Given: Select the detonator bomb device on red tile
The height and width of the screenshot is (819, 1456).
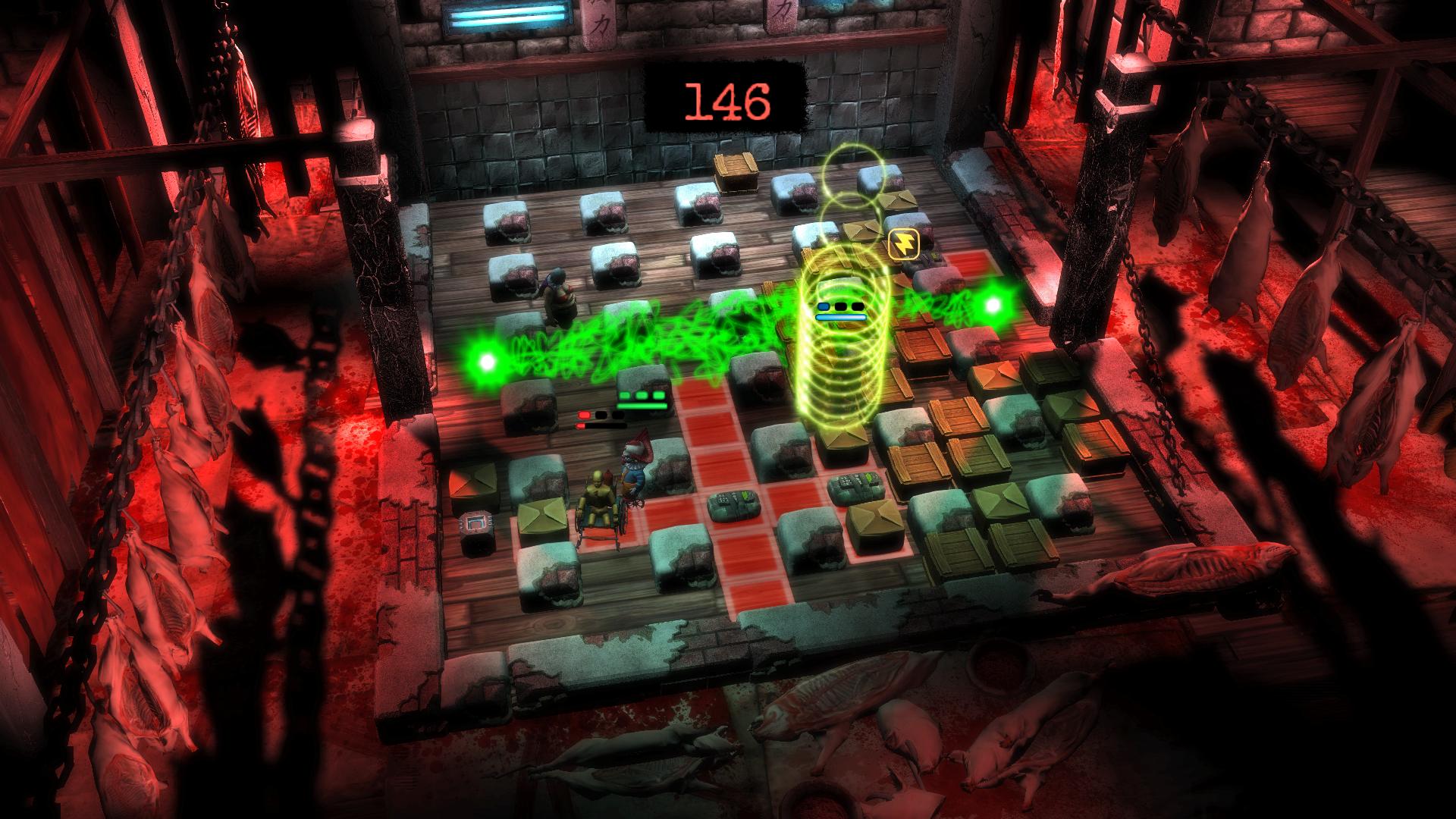Looking at the screenshot, I should point(734,508).
